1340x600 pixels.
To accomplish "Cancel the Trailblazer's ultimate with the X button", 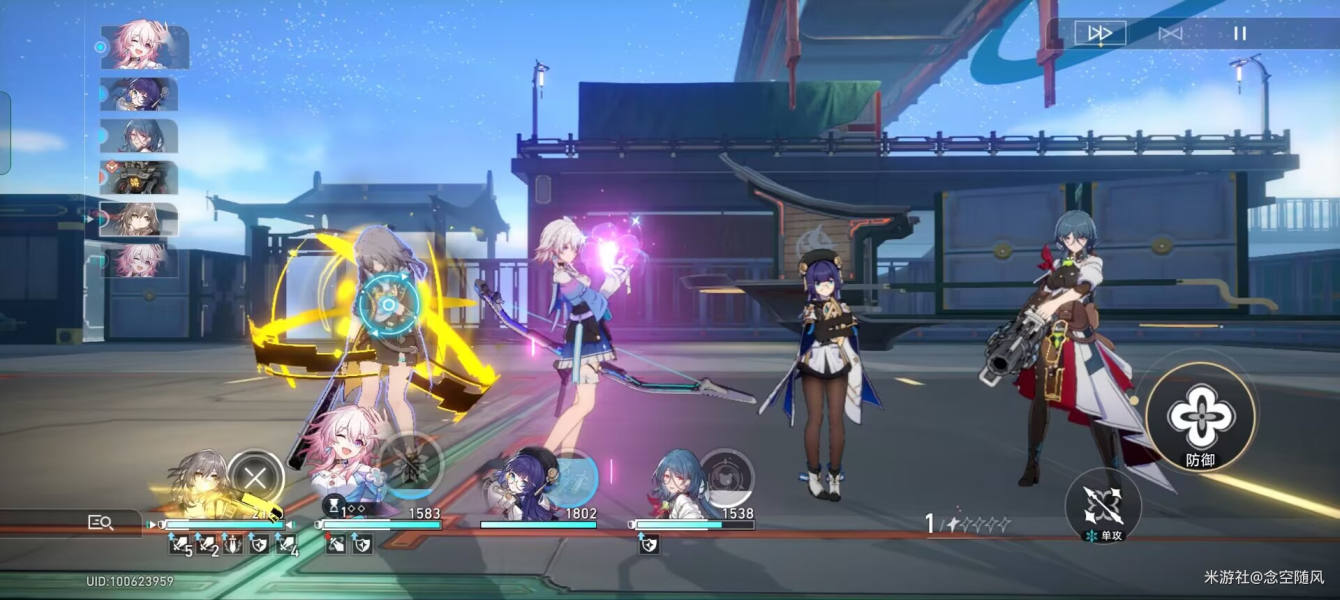I will coord(255,478).
